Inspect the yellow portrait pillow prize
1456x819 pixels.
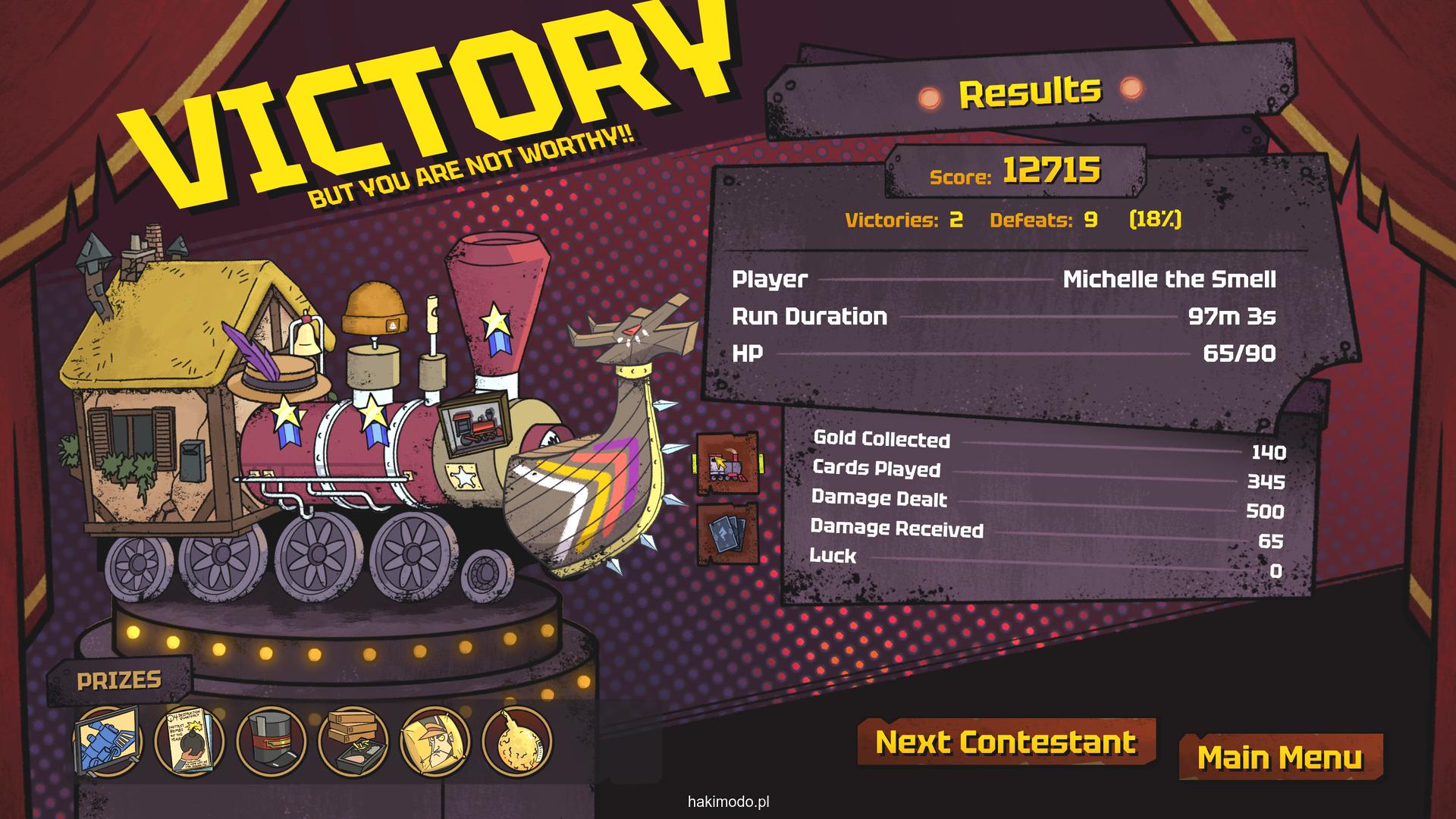pyautogui.click(x=435, y=741)
